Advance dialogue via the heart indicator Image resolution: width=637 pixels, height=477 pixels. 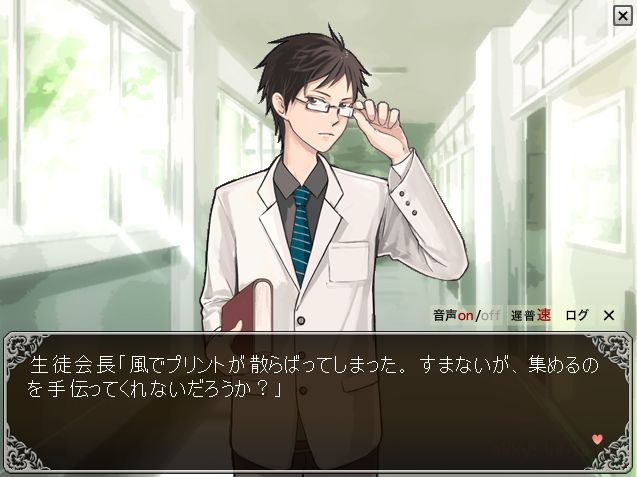pos(597,439)
